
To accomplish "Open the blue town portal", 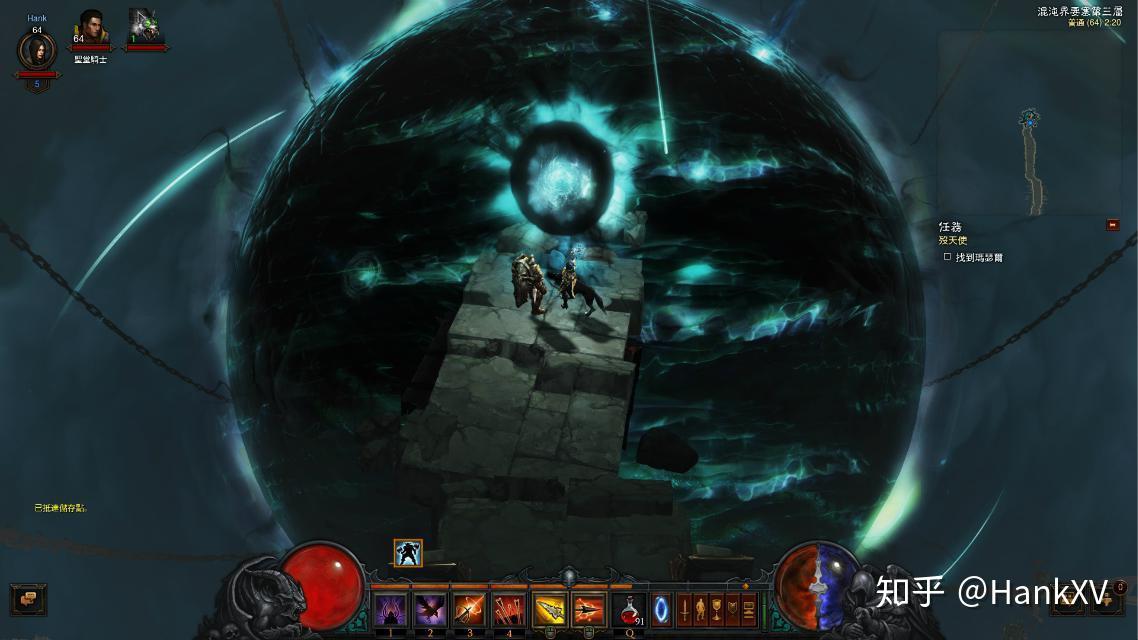I will coord(662,609).
